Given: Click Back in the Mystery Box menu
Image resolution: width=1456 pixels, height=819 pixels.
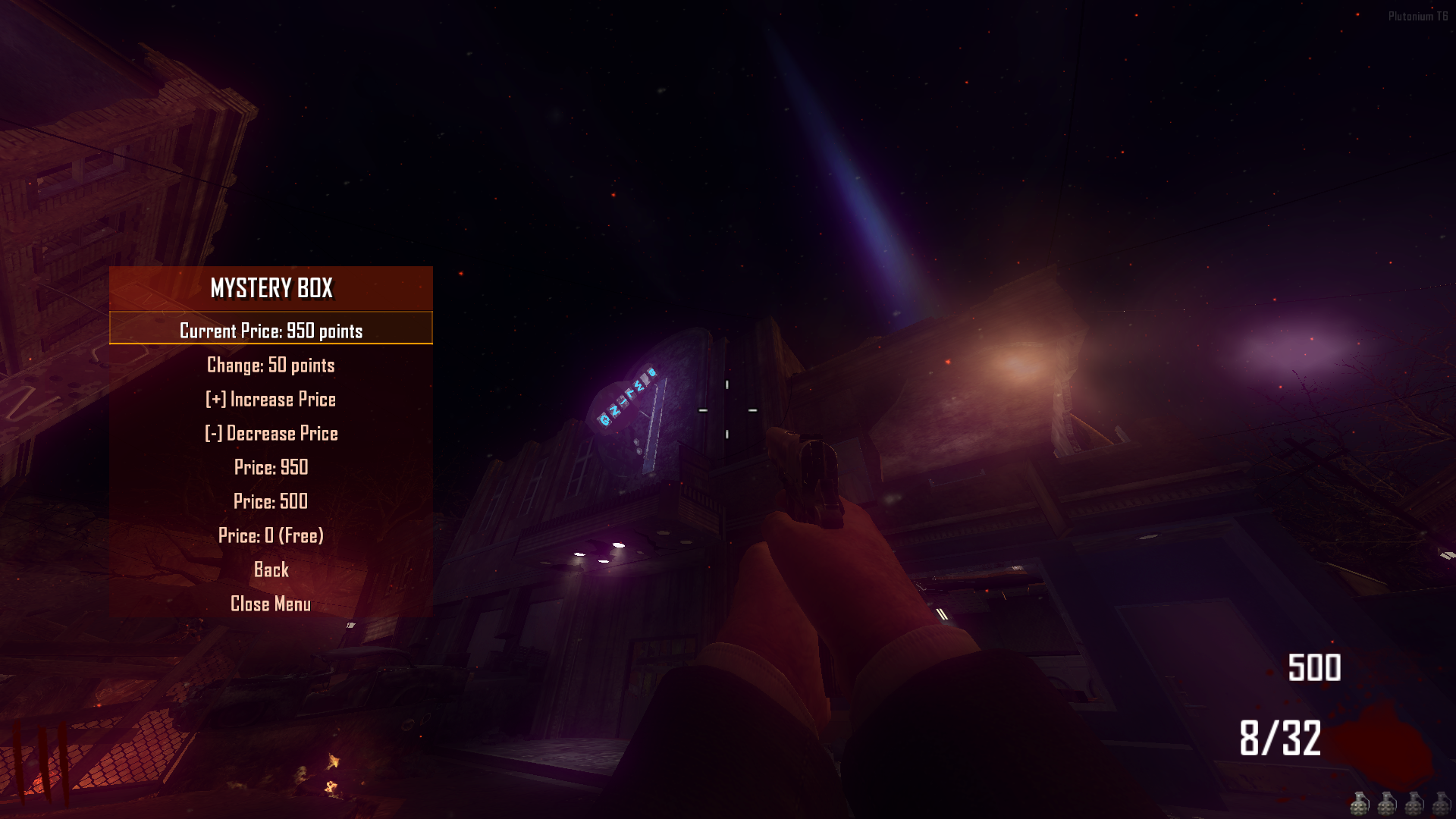Looking at the screenshot, I should 270,570.
